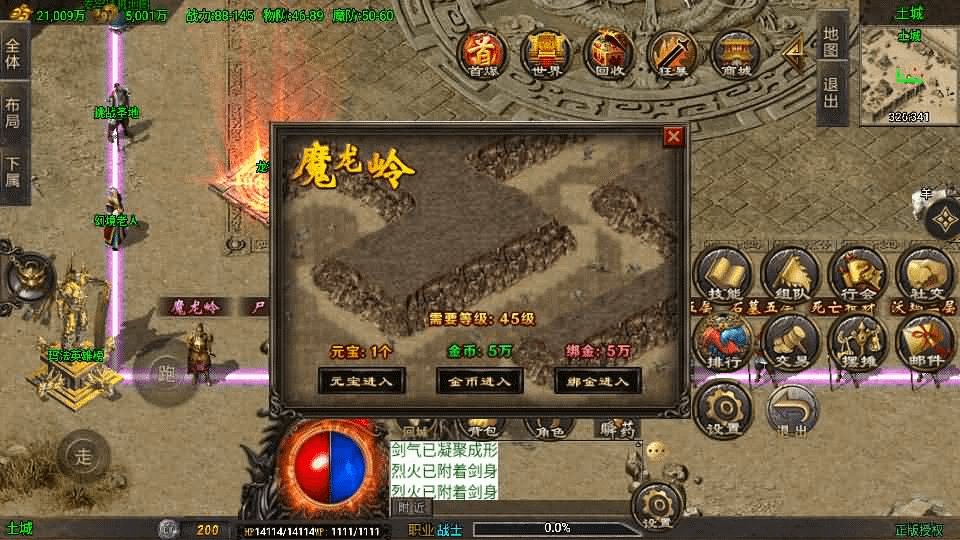The image size is (960, 540).
Task: Choose the 金币进入 entry button
Action: [x=480, y=380]
